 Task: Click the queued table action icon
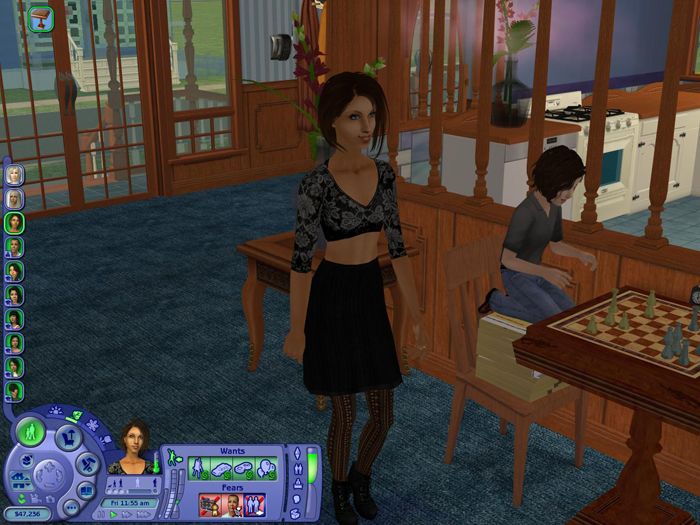click(40, 20)
